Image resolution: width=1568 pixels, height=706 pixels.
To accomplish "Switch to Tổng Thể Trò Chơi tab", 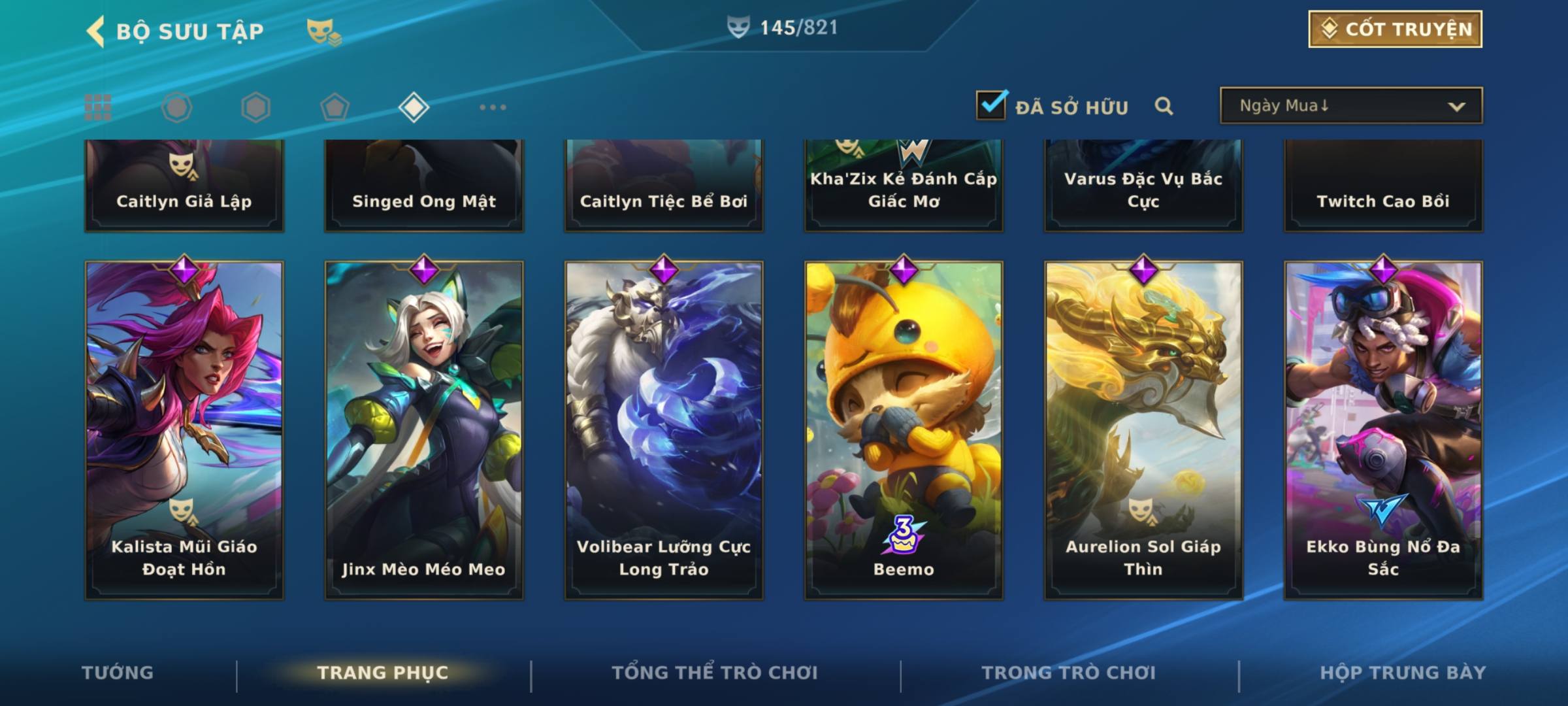I will 715,673.
